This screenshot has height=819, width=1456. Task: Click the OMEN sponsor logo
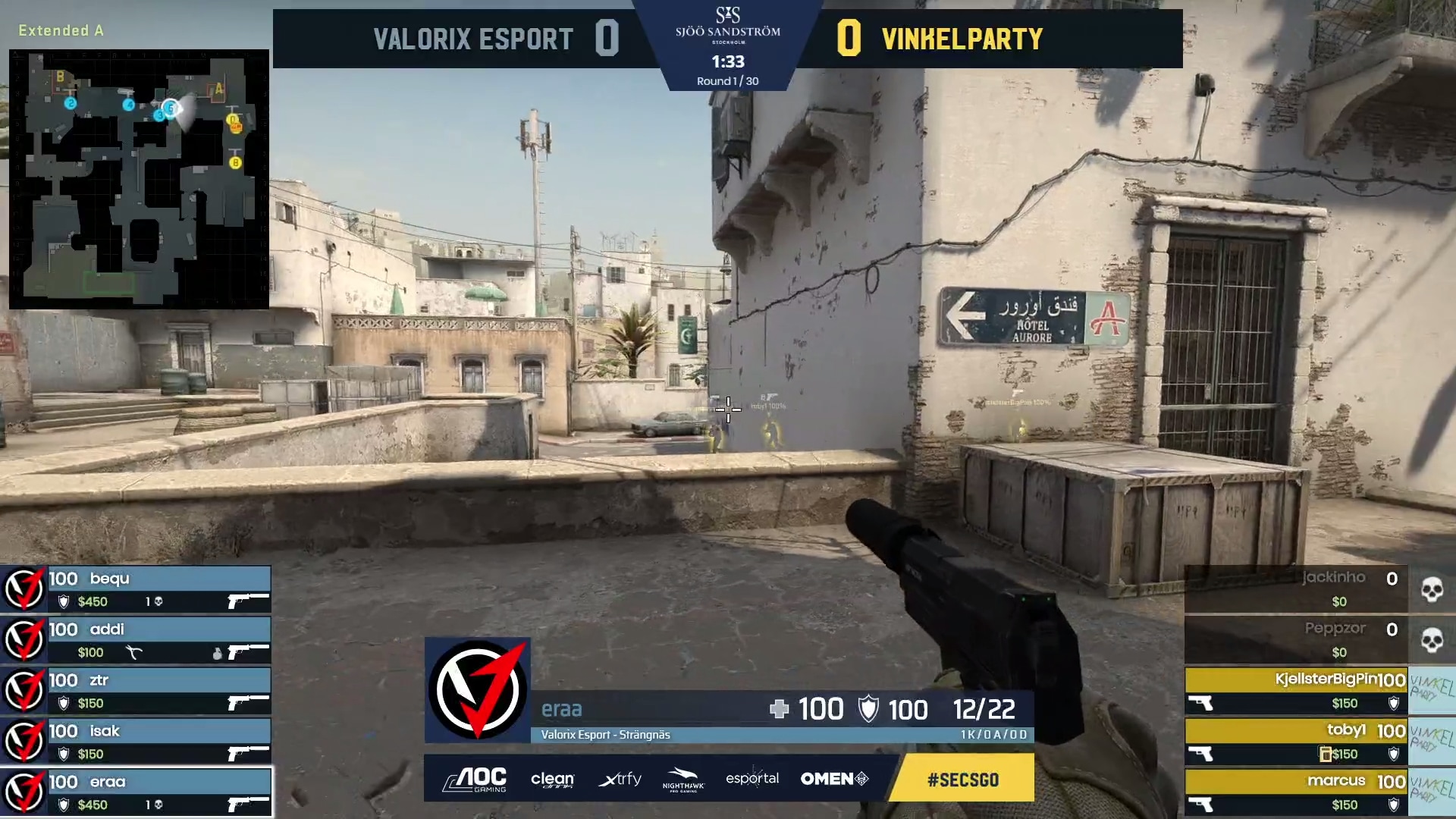834,778
